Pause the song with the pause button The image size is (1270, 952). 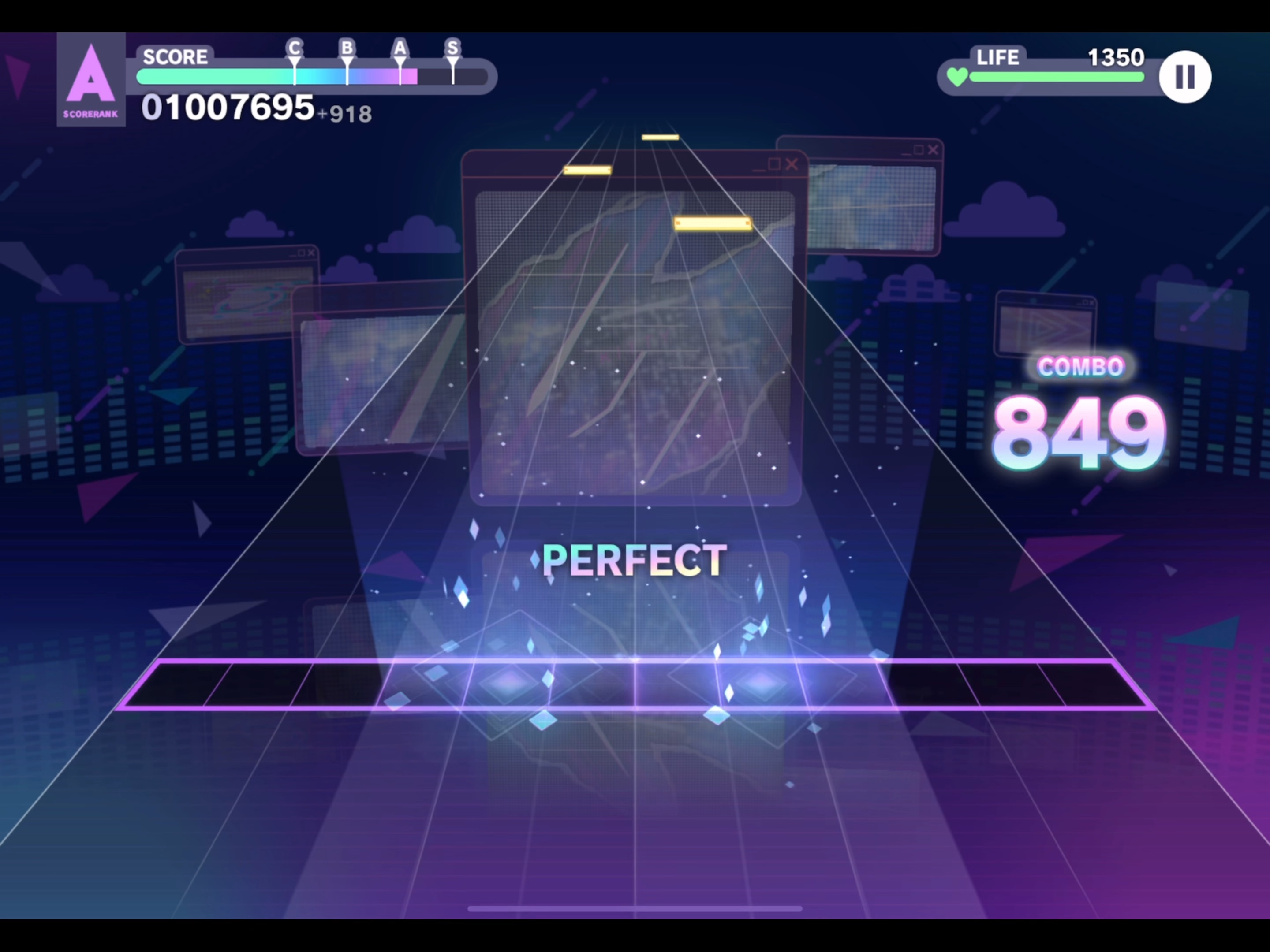1185,76
